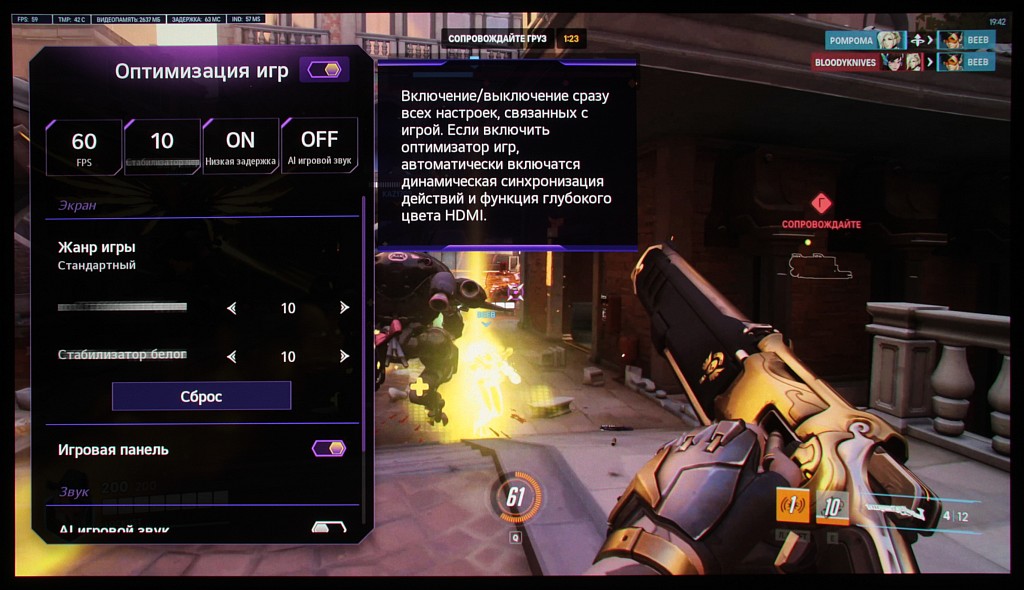Raise the blurred setting directly below Жанр игры
This screenshot has height=590, width=1024.
pyautogui.click(x=344, y=308)
